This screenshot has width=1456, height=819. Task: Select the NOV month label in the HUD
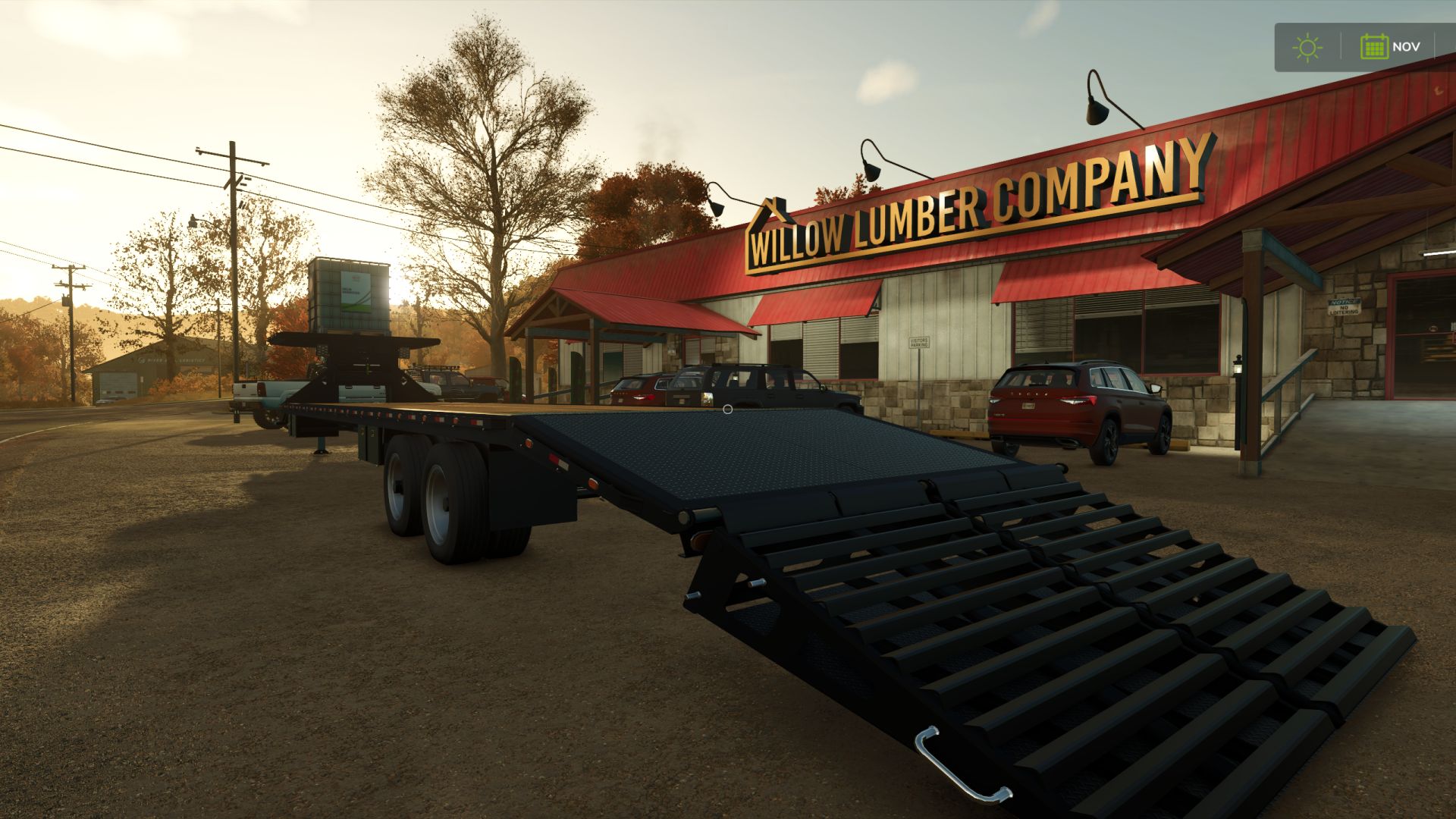(1407, 46)
